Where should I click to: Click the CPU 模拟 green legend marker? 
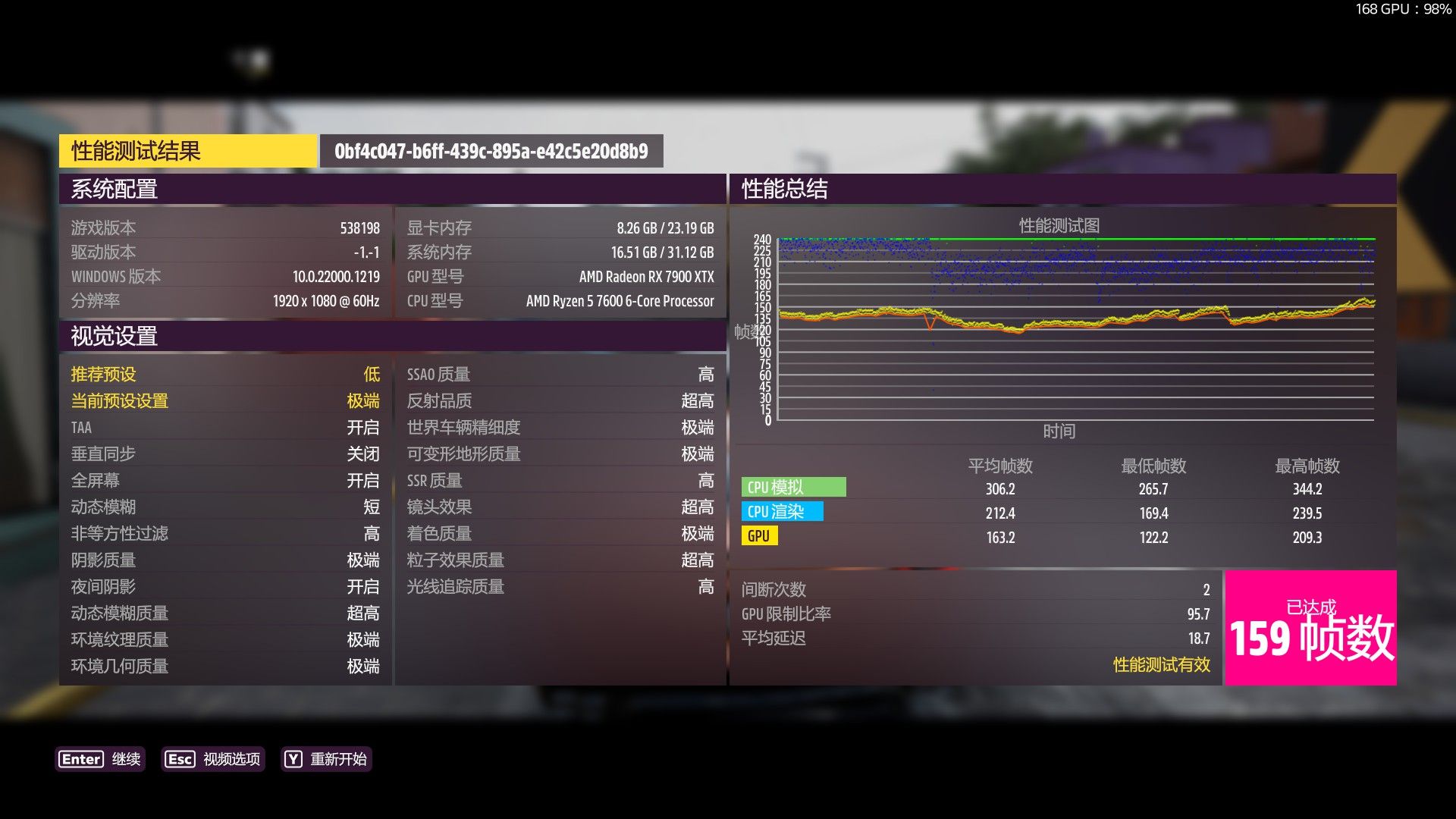pos(793,486)
